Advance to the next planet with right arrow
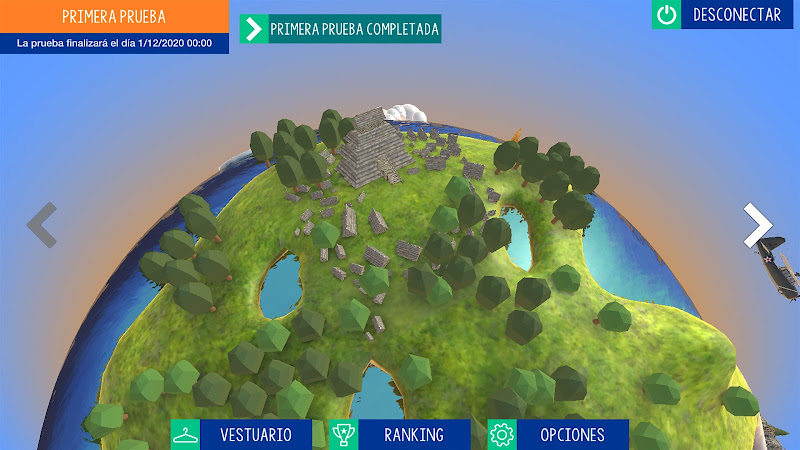800x450 pixels. [x=757, y=225]
